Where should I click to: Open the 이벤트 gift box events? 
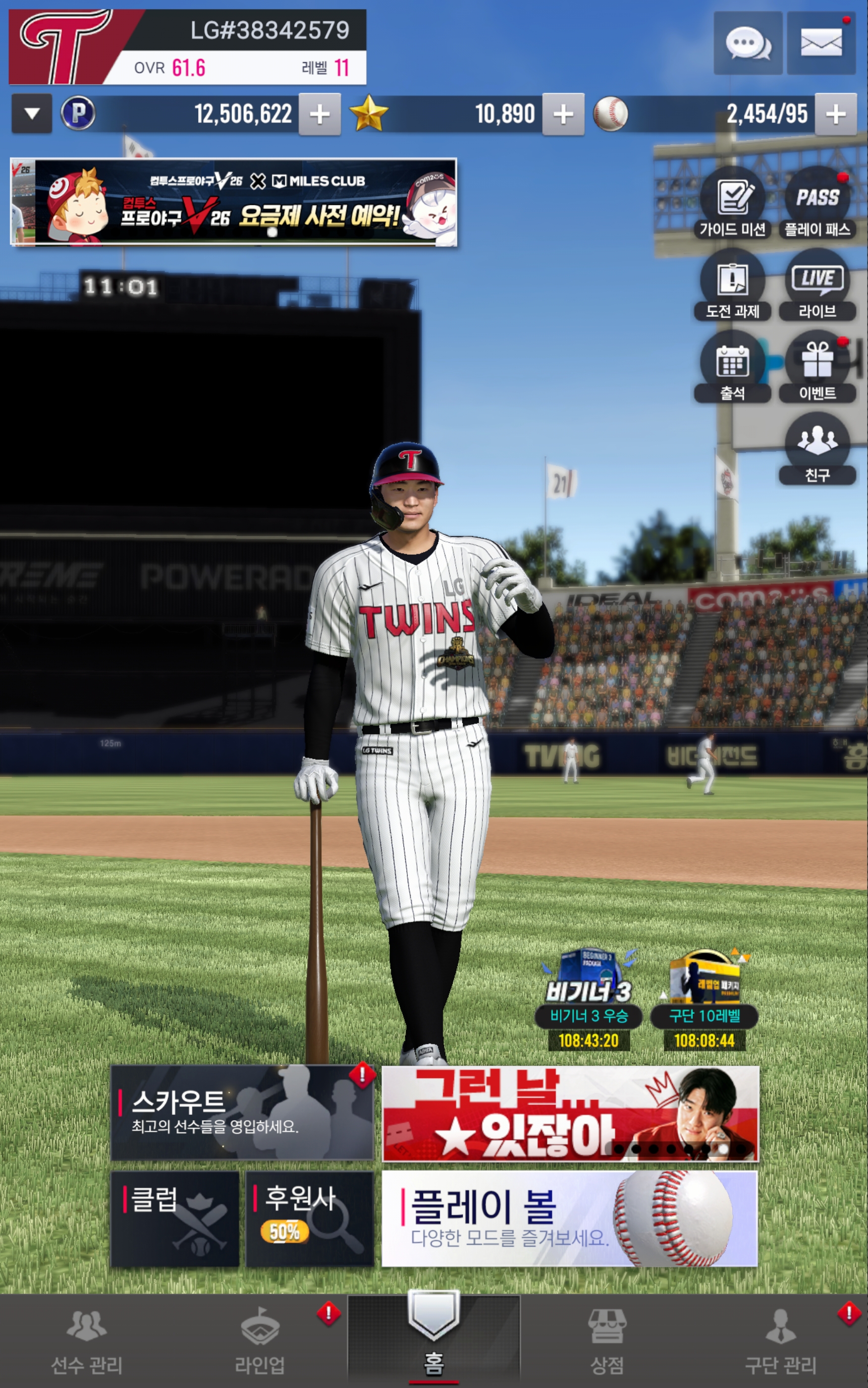click(817, 367)
